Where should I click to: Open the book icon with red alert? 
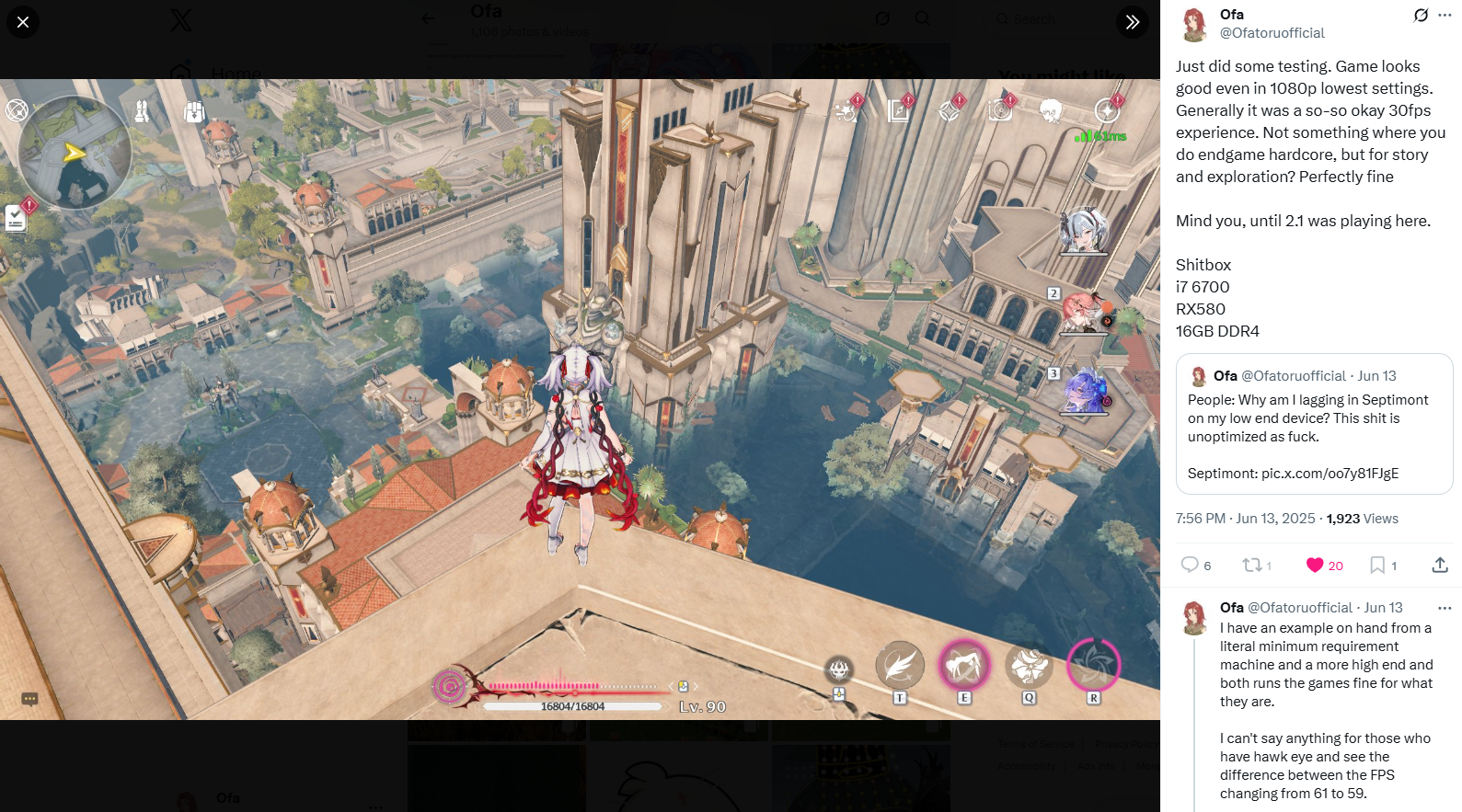(898, 111)
